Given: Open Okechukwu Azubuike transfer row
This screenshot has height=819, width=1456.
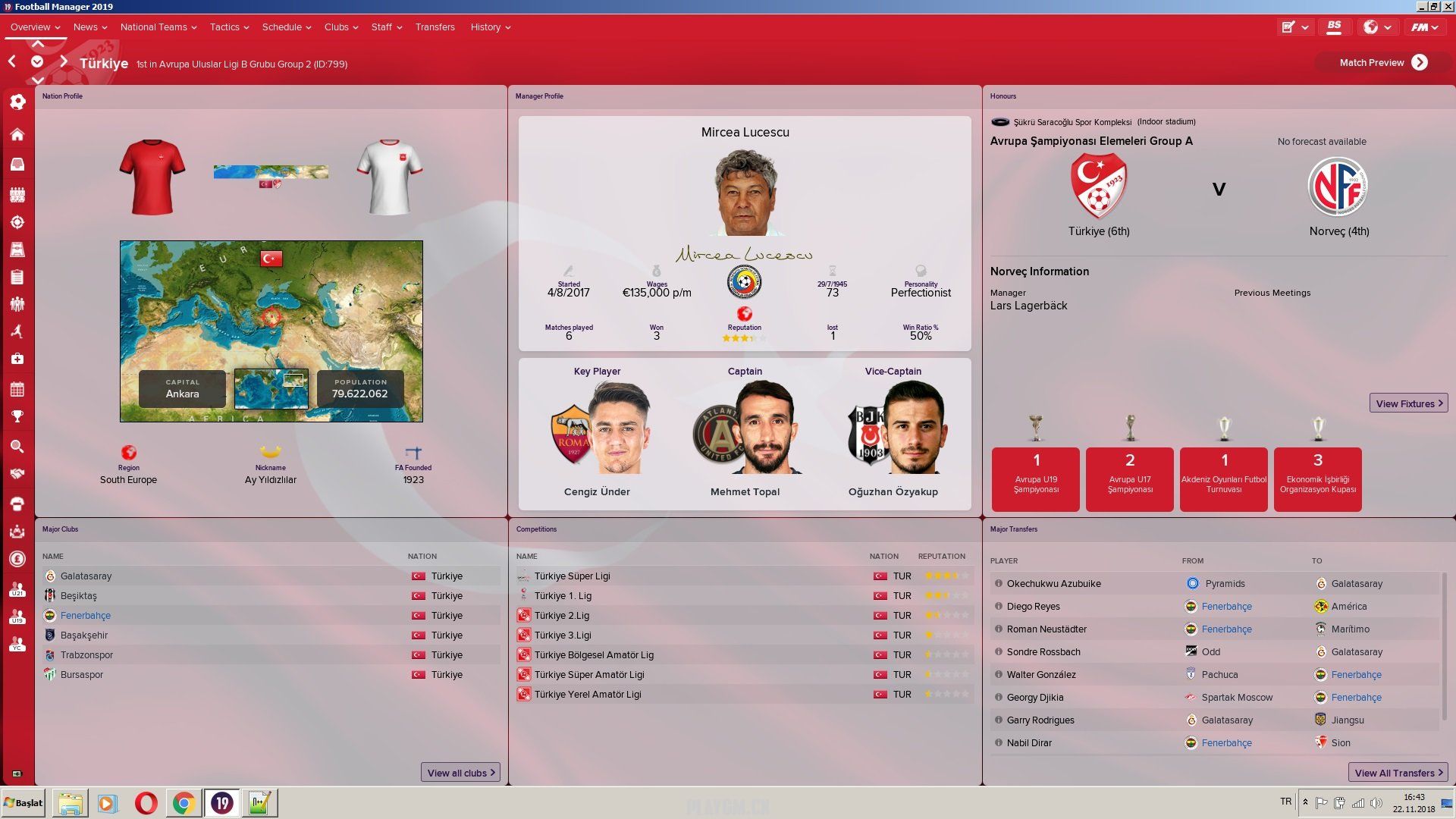Looking at the screenshot, I should coord(1053,584).
